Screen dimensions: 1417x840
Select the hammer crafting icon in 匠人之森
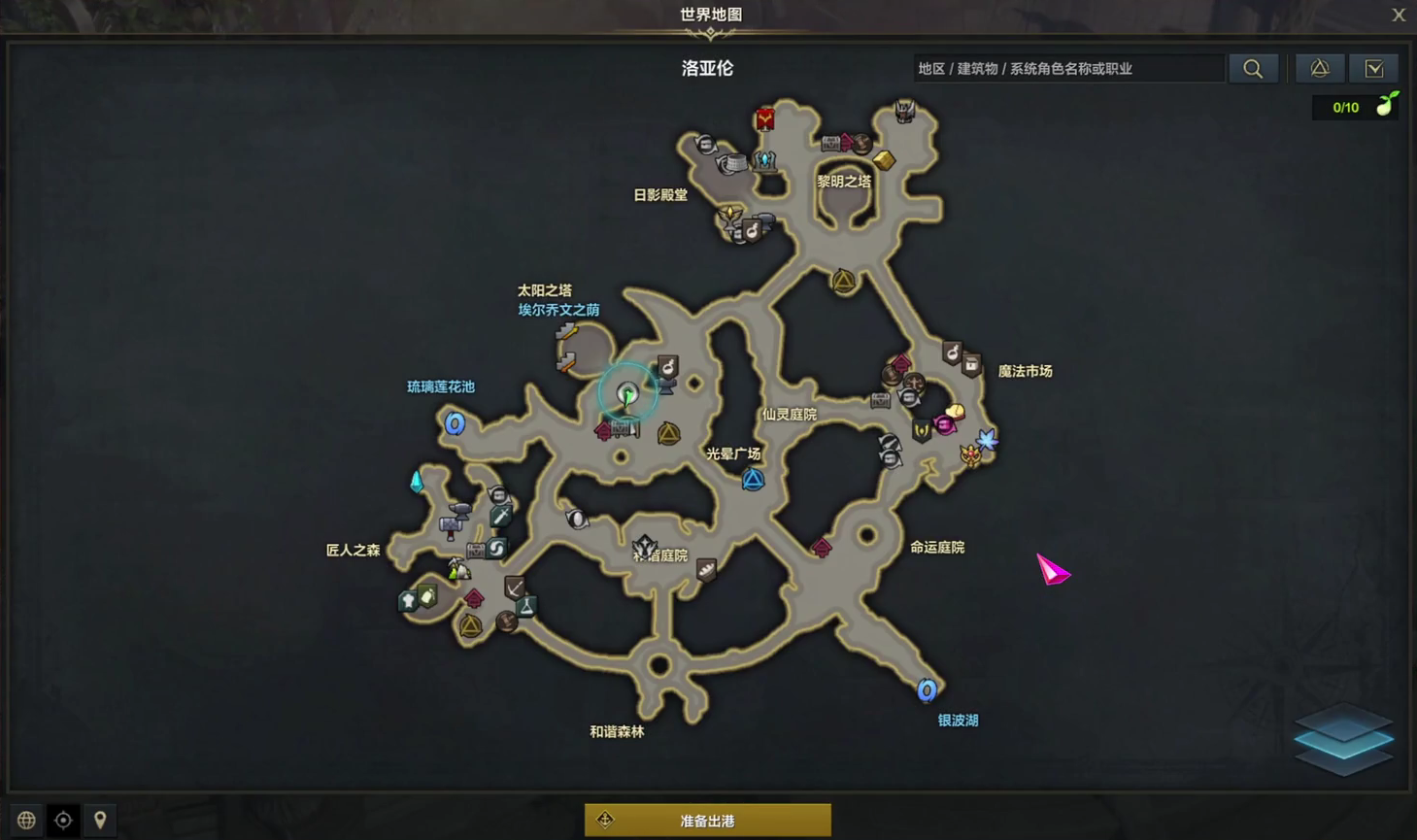click(451, 523)
